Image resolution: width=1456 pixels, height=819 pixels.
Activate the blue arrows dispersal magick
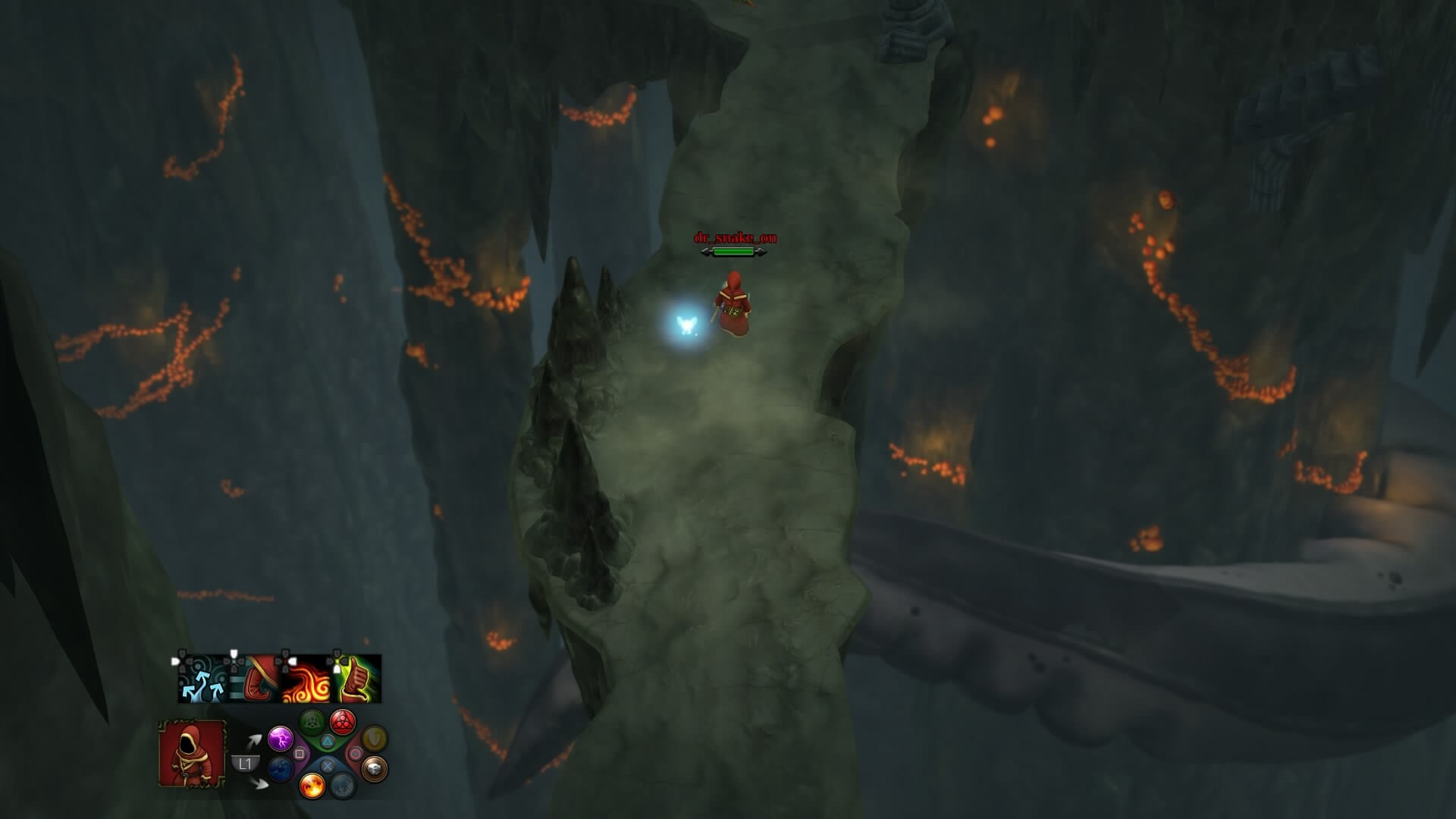[203, 679]
